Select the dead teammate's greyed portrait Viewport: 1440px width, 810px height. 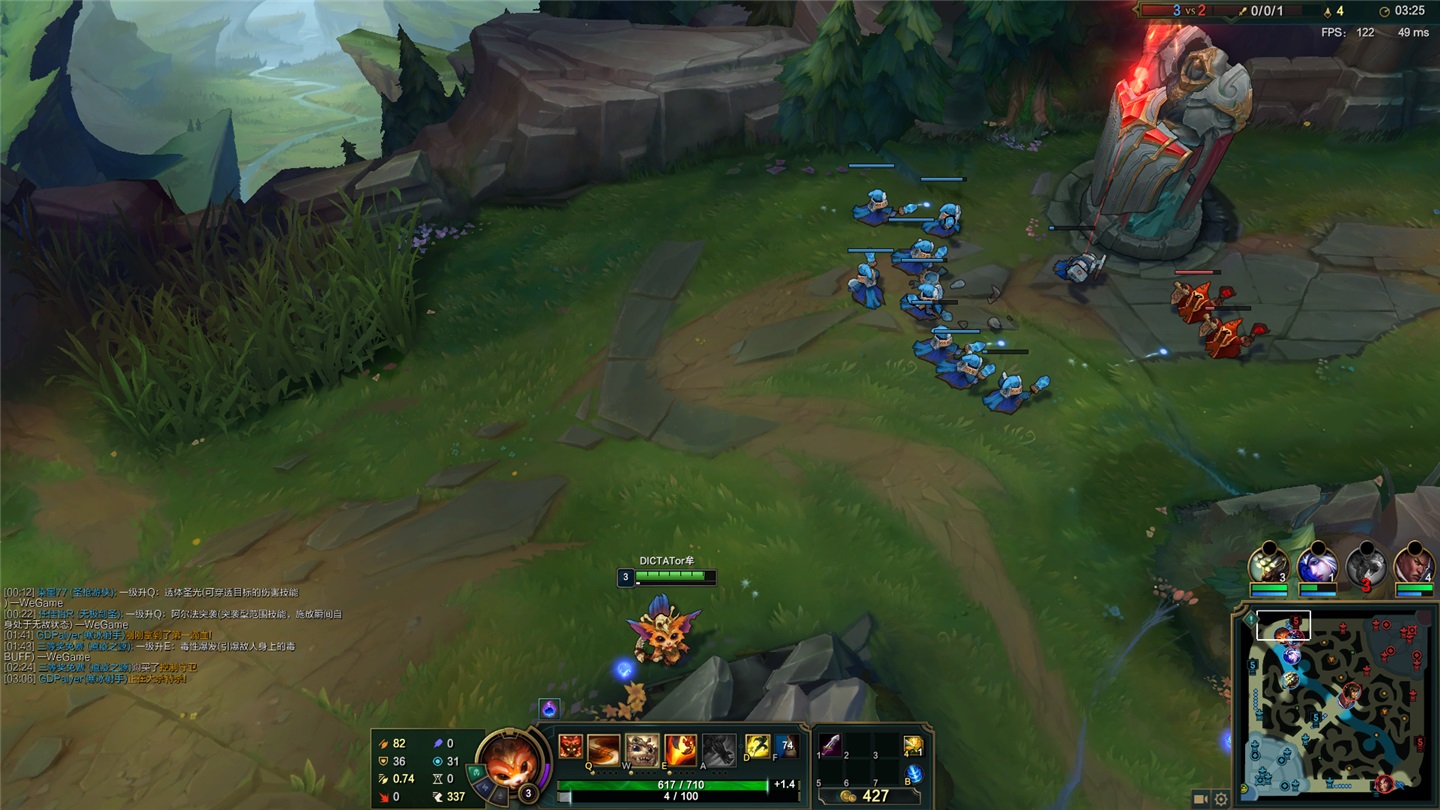pyautogui.click(x=1366, y=566)
